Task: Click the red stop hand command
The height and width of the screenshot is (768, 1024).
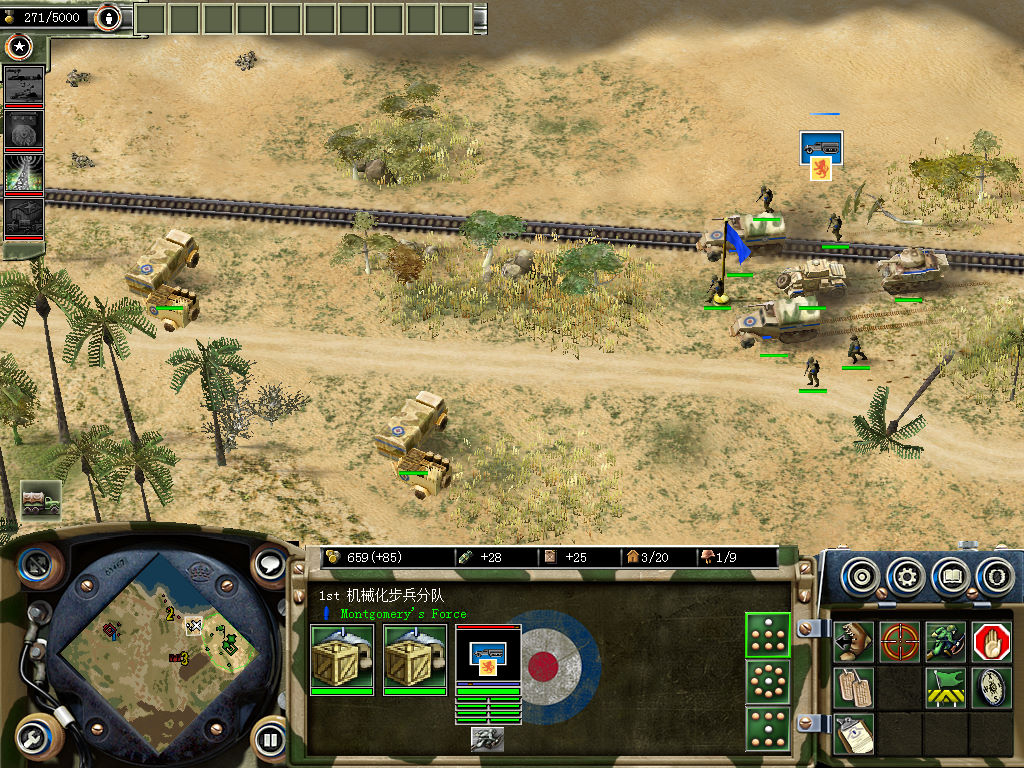Action: (x=992, y=641)
